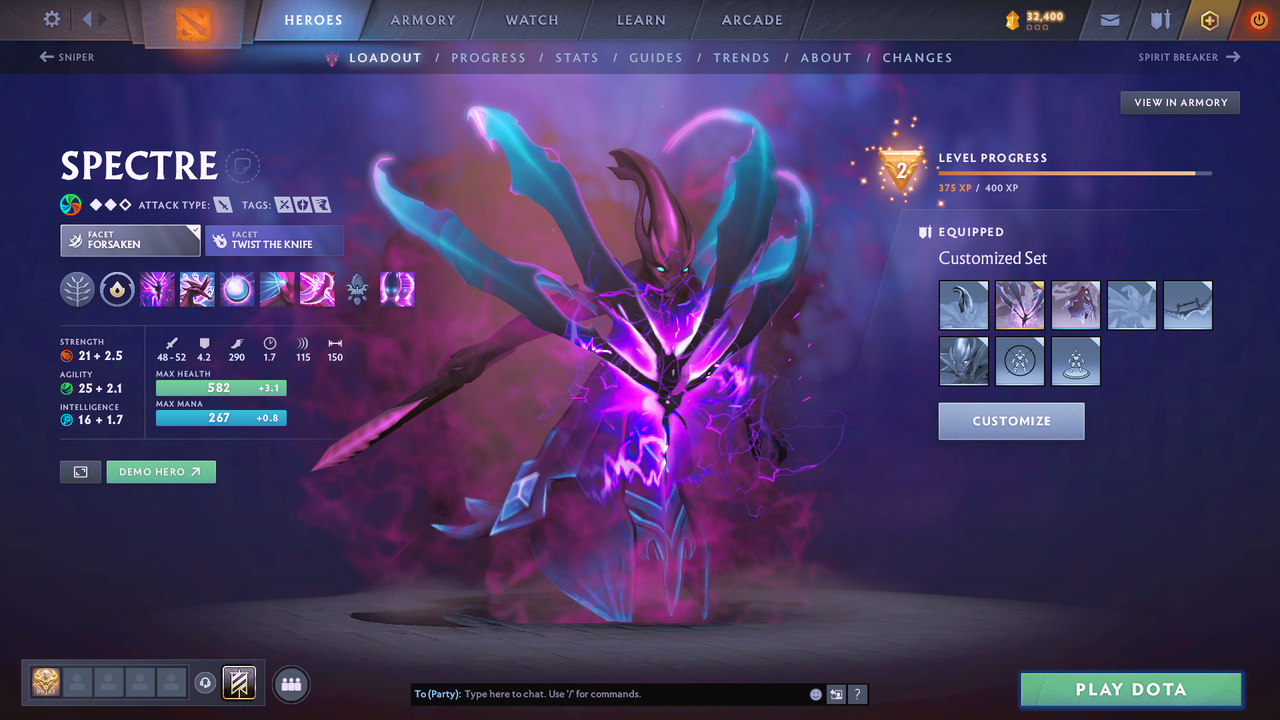Select the Twist the Knife facet
The width and height of the screenshot is (1280, 720).
(274, 240)
